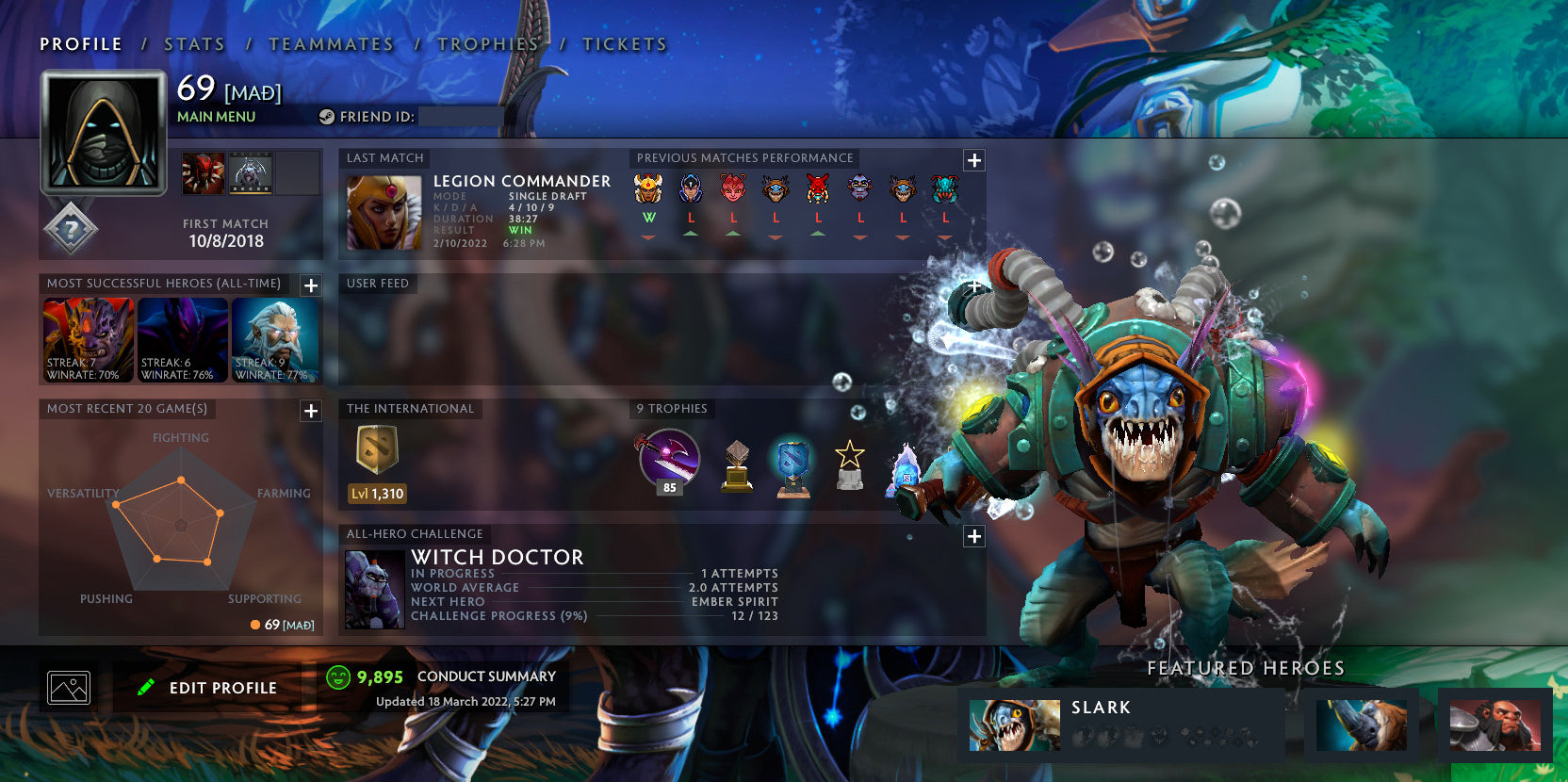The image size is (1568, 782).
Task: Expand the Previous Matches Performance panel
Action: click(972, 161)
